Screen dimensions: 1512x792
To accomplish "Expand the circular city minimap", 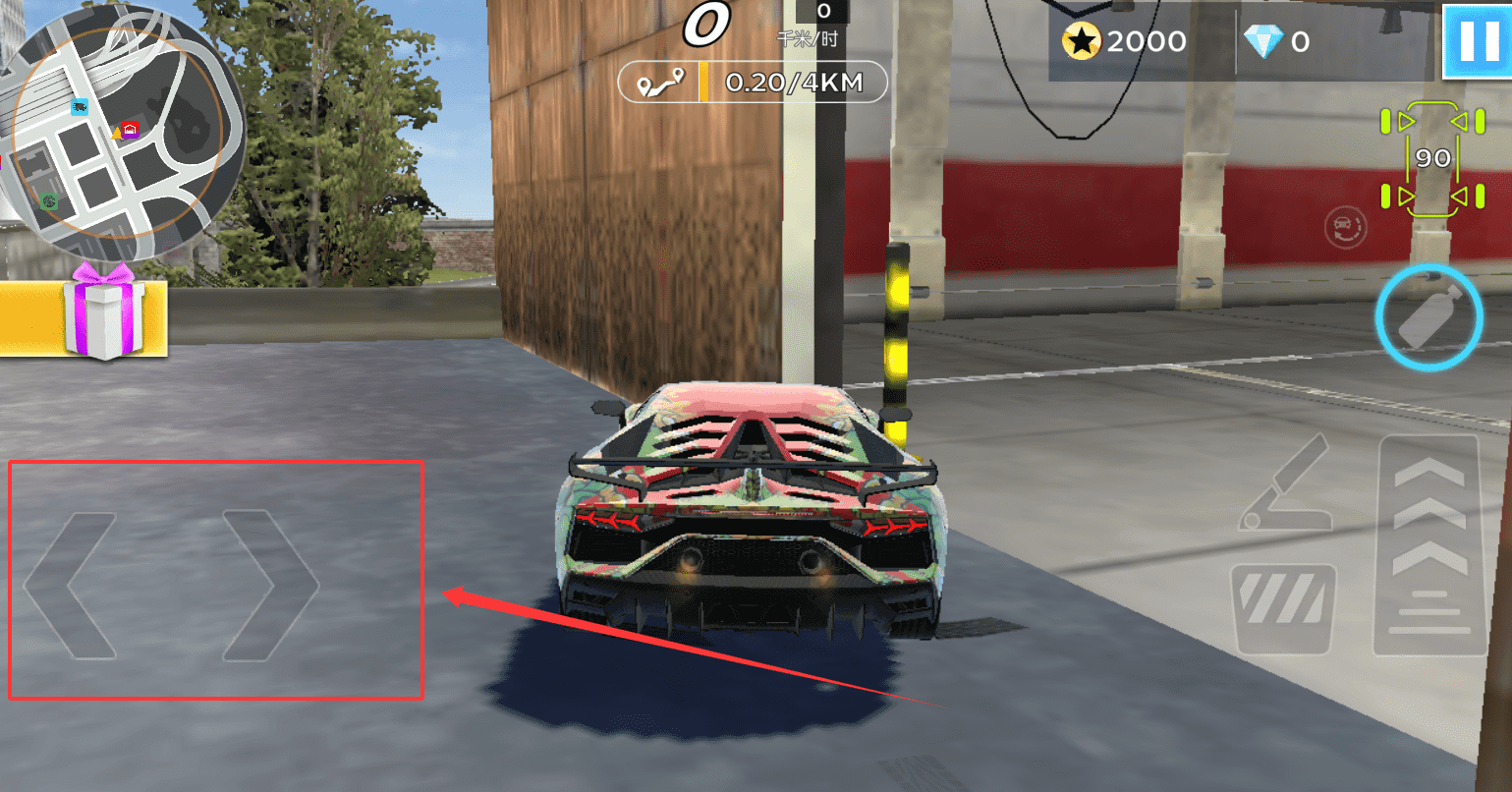I will pos(116,131).
